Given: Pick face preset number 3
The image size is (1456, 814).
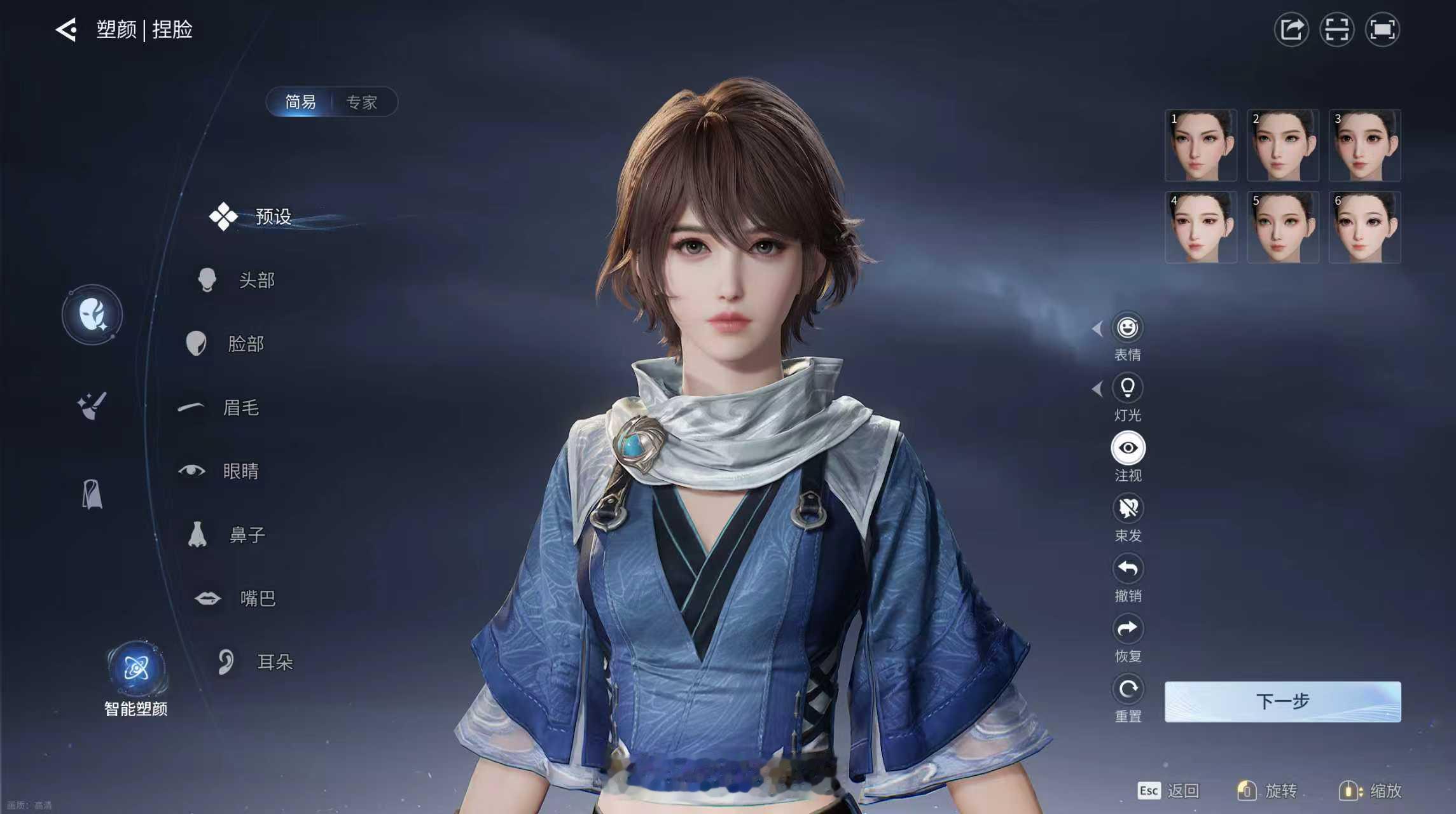Looking at the screenshot, I should pyautogui.click(x=1364, y=145).
